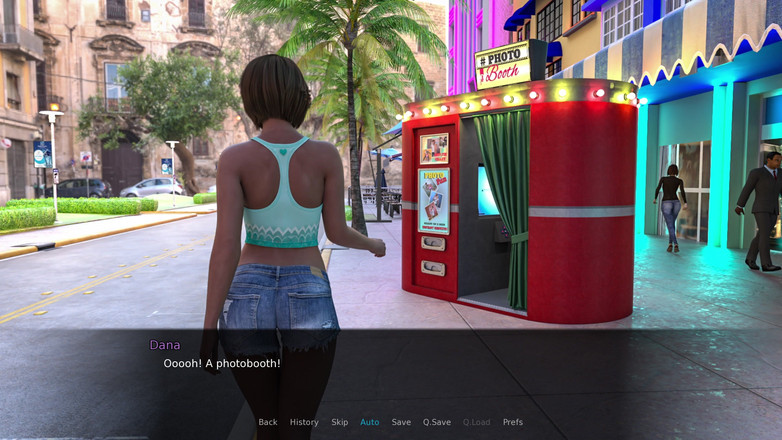Open the Save game menu
Viewport: 782px width, 440px height.
point(401,422)
